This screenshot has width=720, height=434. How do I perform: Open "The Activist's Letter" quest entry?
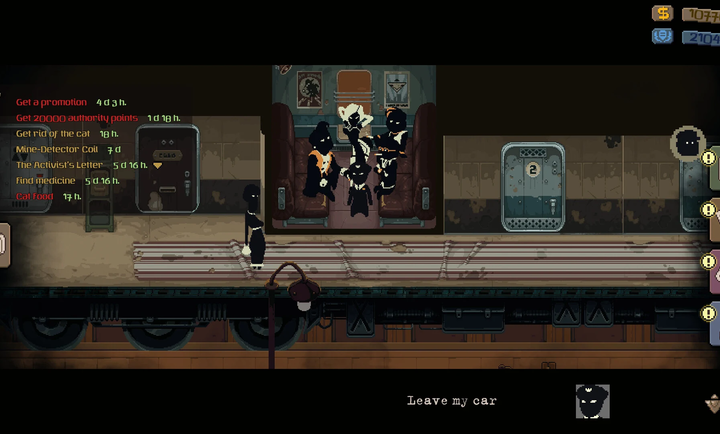coord(60,165)
